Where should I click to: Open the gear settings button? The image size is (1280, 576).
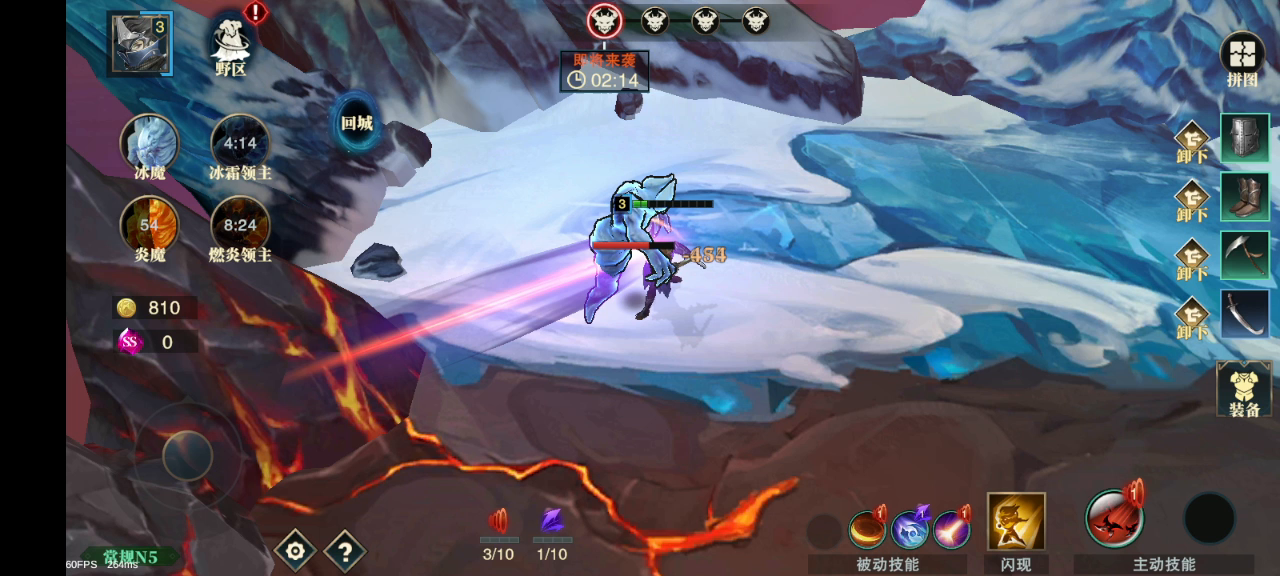pyautogui.click(x=295, y=550)
